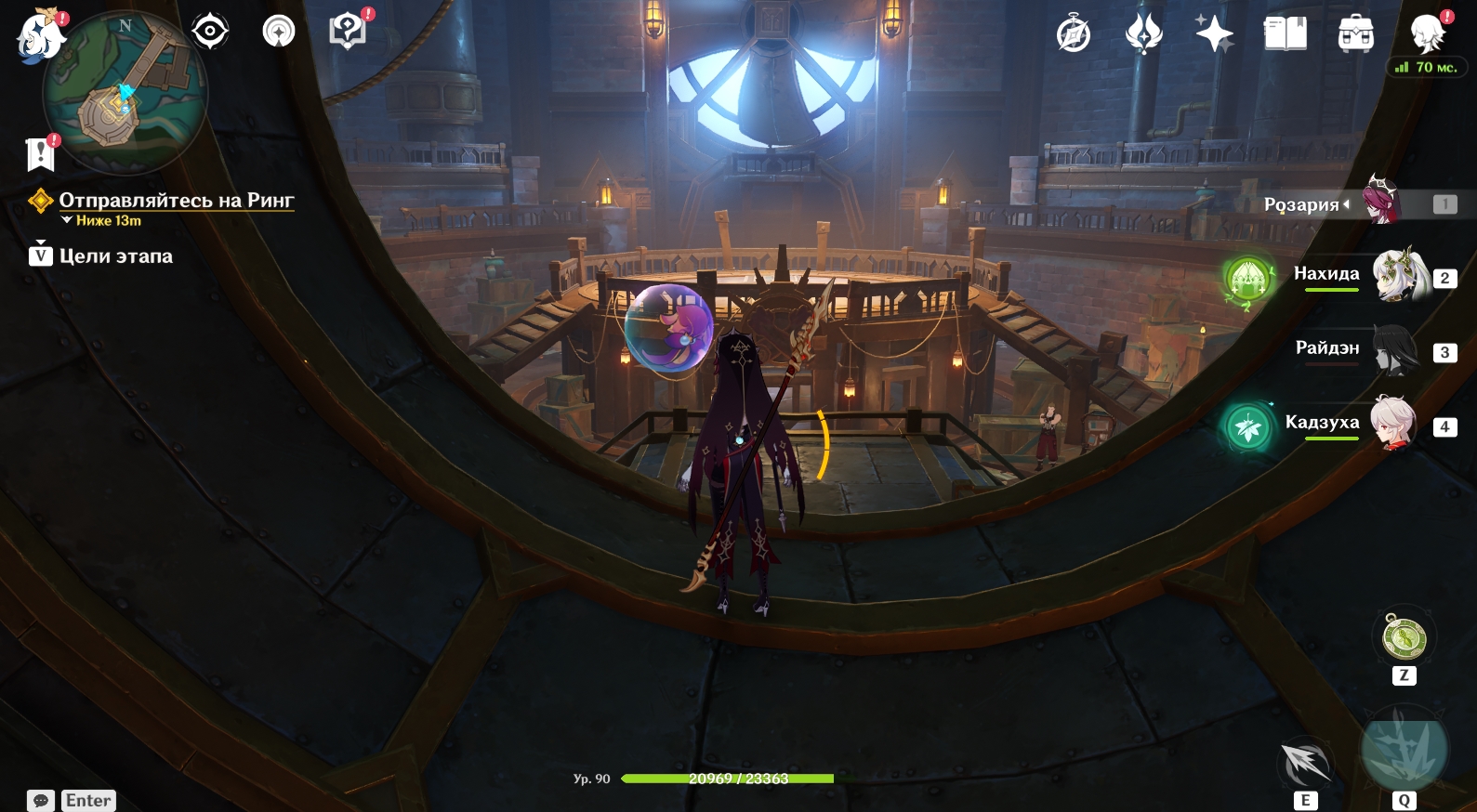This screenshot has width=1477, height=812.
Task: Open the question-mark tutorial icon
Action: pos(348,32)
